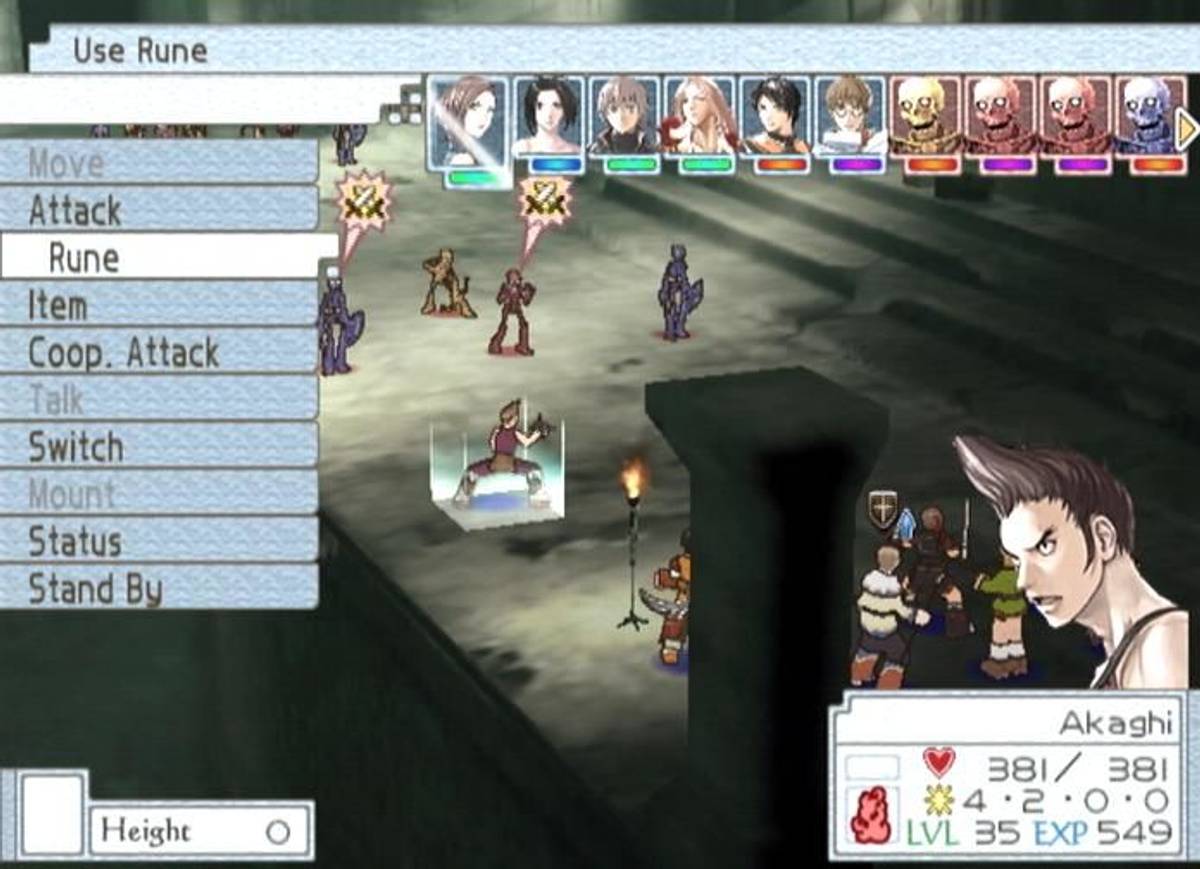The width and height of the screenshot is (1200, 869).
Task: Select Stand By to end turn
Action: tap(160, 588)
